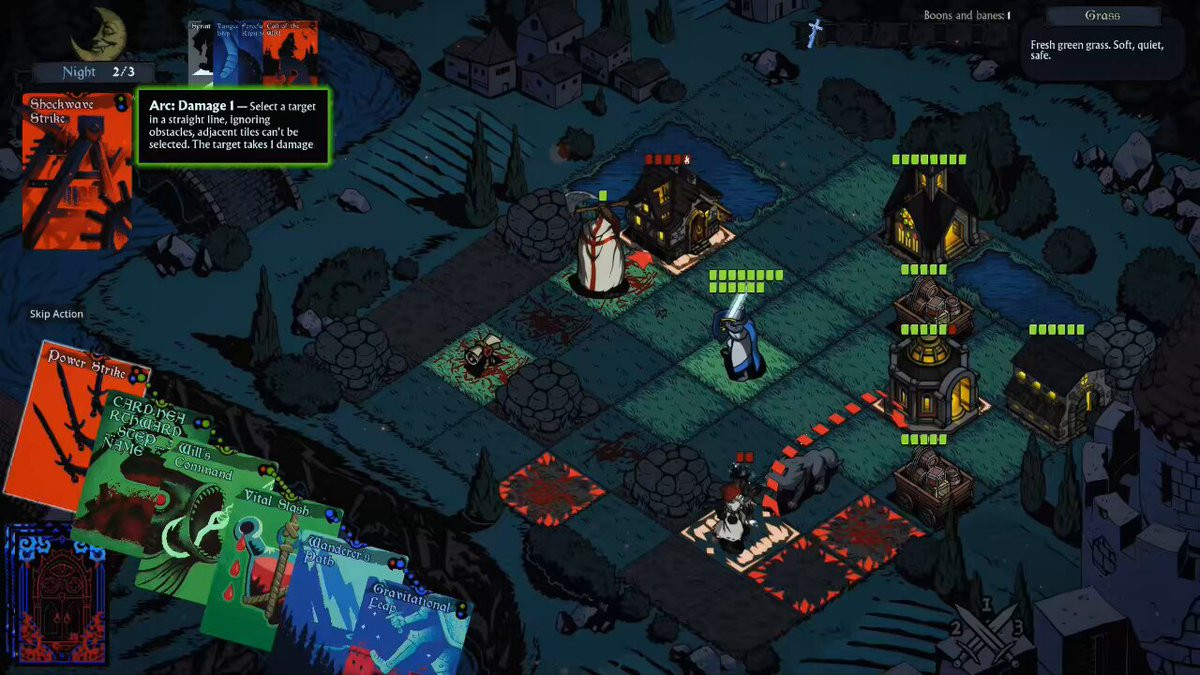
Task: Open the blue card deck pile
Action: tap(55, 593)
